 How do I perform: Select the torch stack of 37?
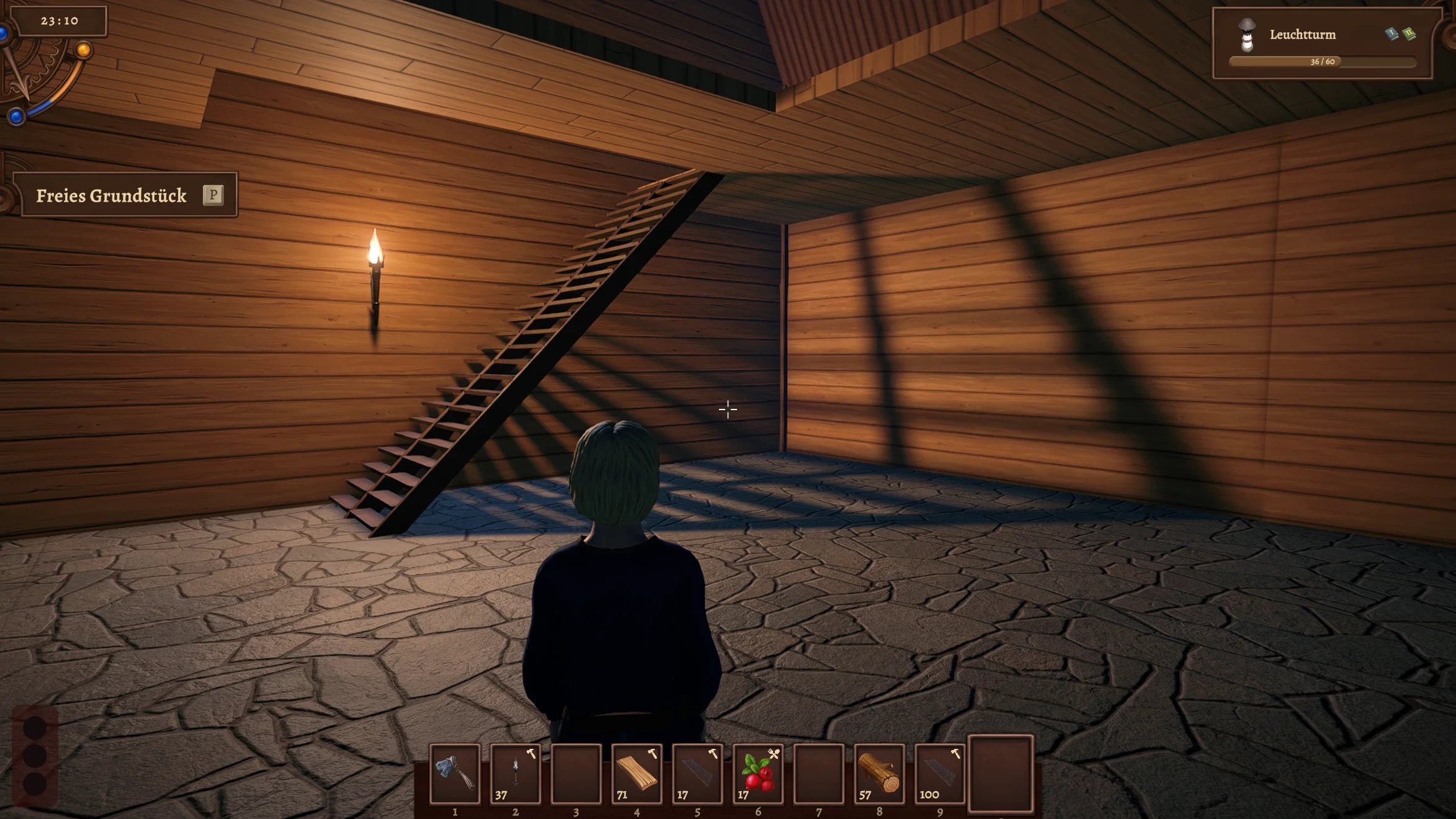pos(515,773)
